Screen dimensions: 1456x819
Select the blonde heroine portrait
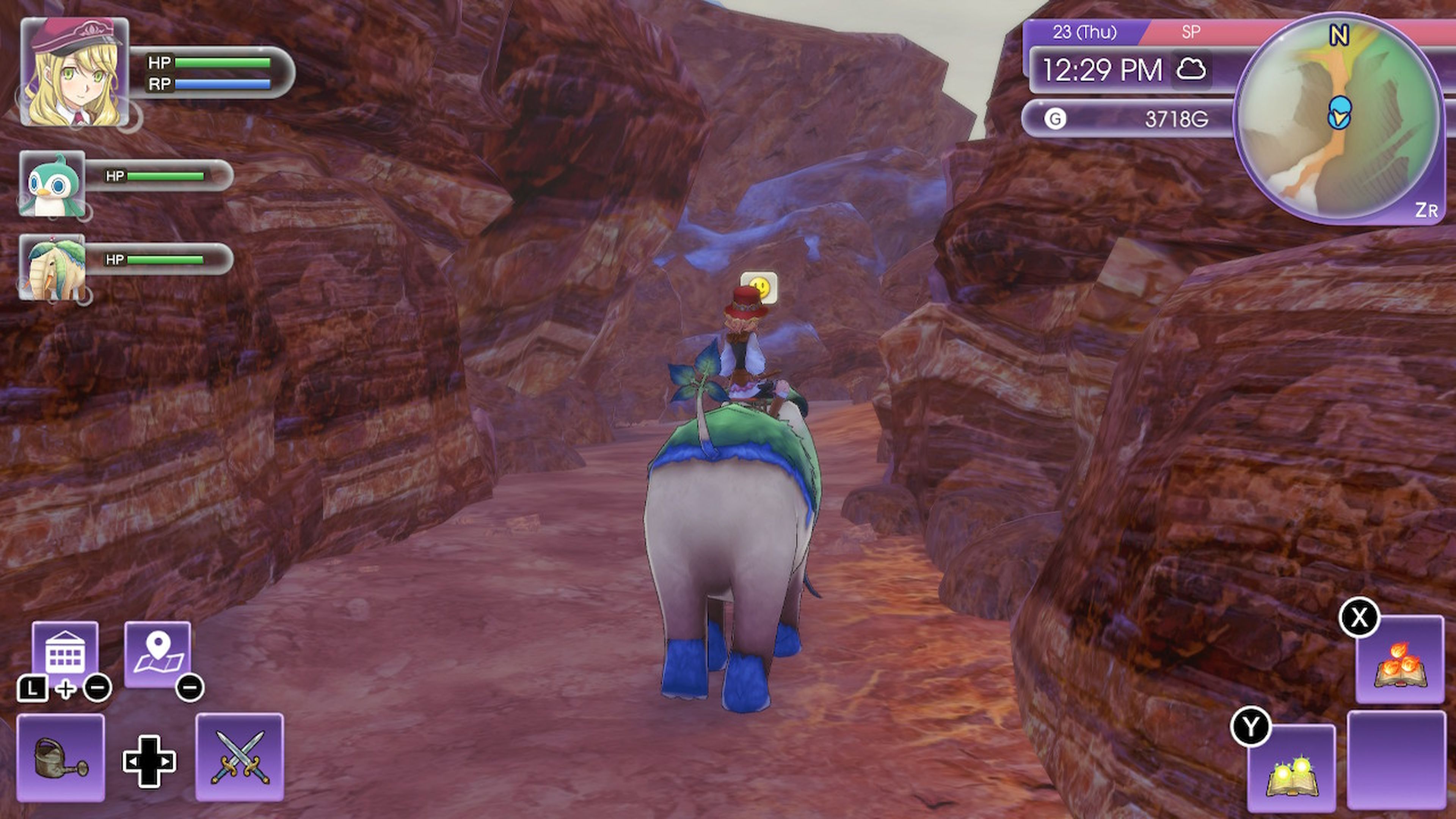75,72
